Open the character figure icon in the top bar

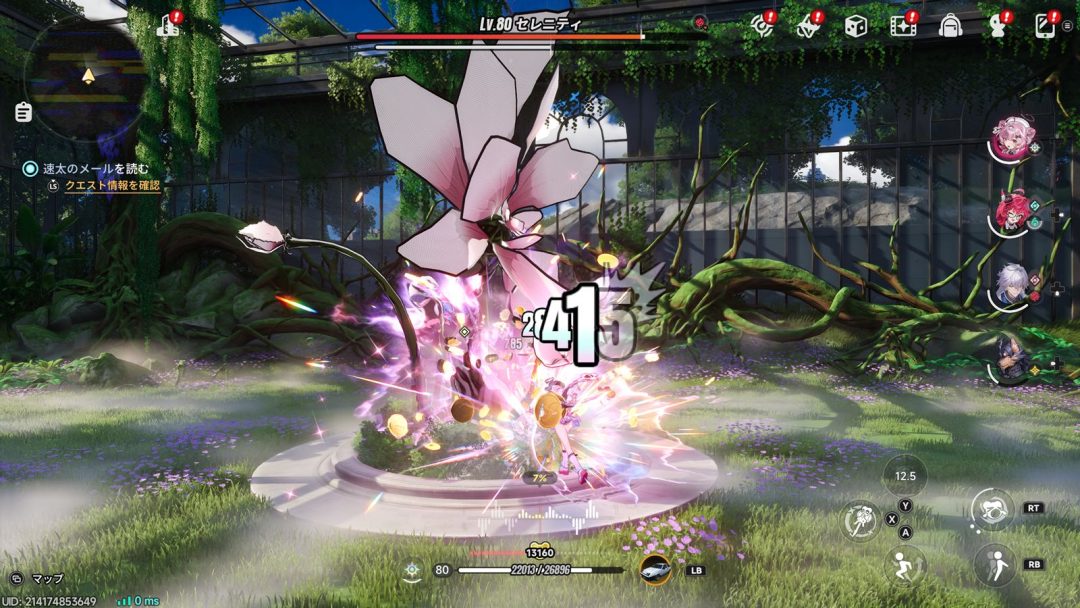click(996, 26)
